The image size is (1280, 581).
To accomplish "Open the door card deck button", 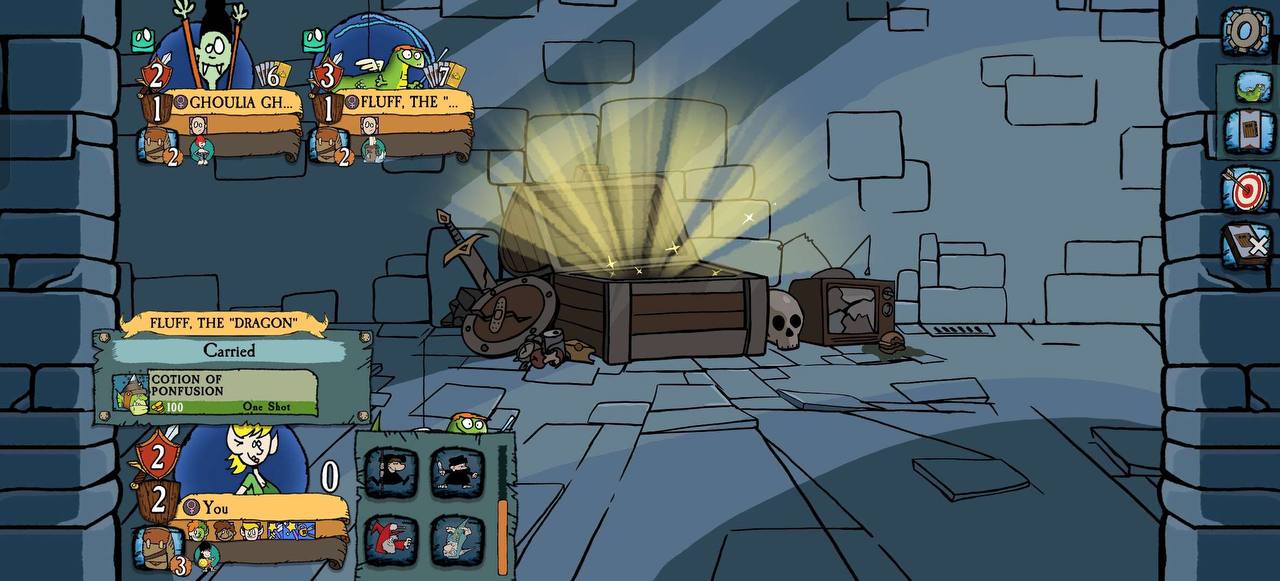I will pyautogui.click(x=1248, y=132).
